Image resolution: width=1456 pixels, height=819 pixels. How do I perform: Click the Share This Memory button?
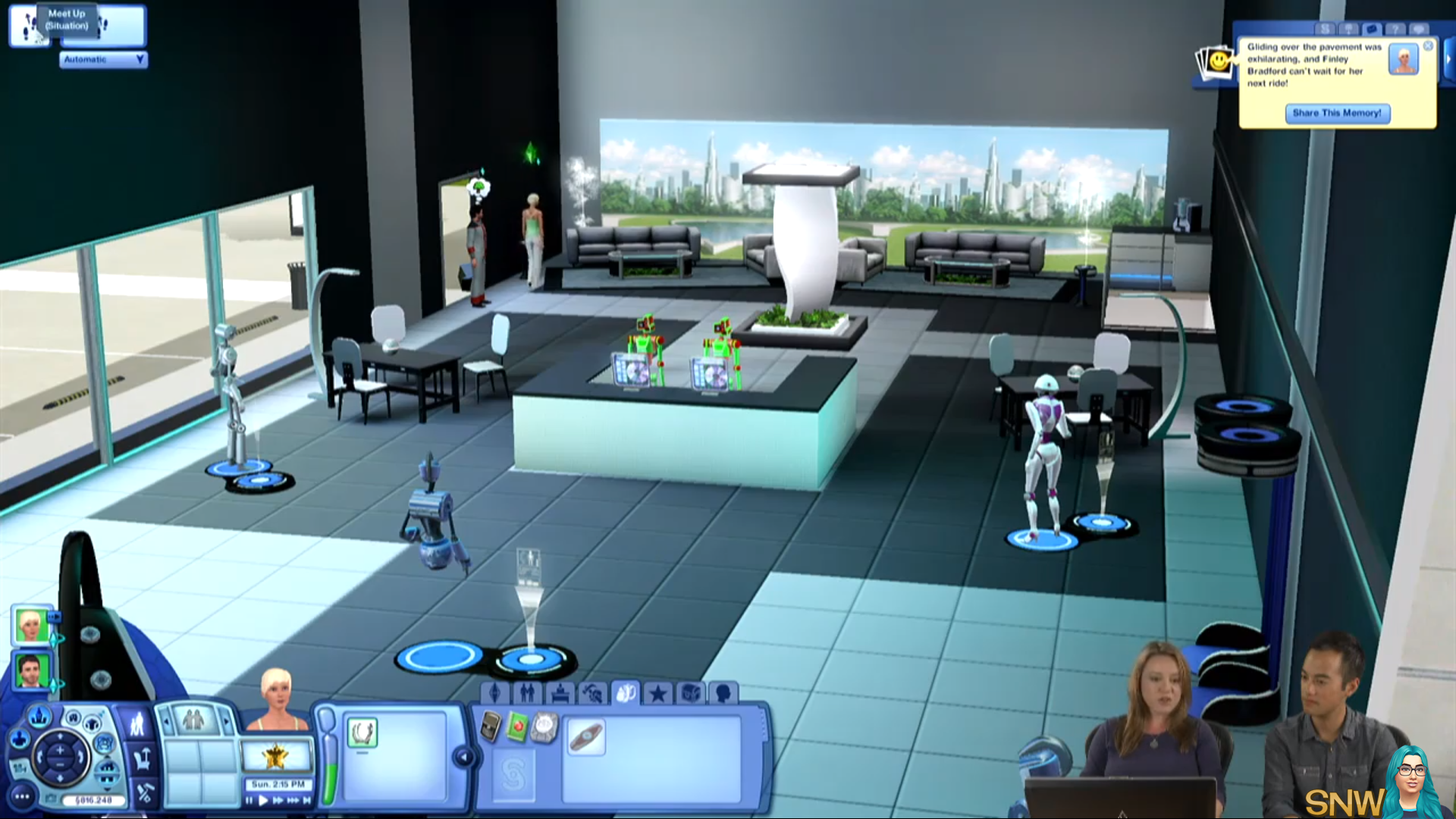tap(1337, 113)
